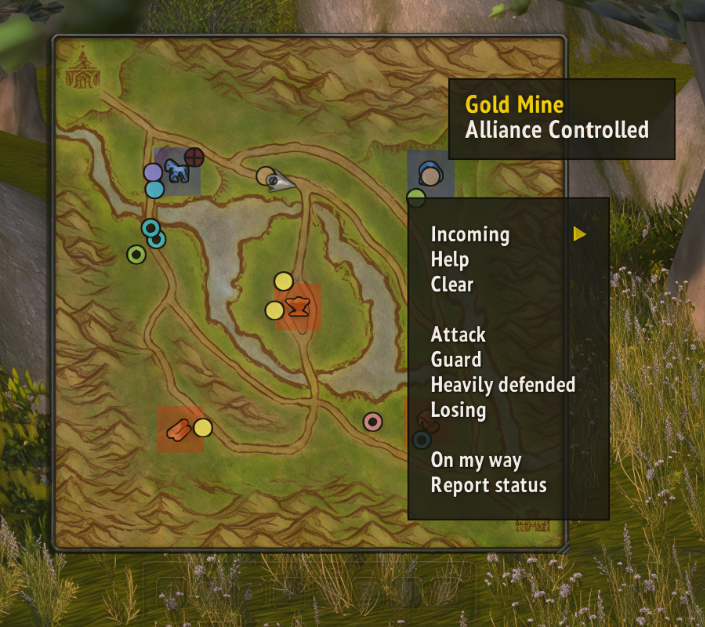Click the red crosshair marker by Stables
Image resolution: width=705 pixels, height=627 pixels.
click(194, 156)
